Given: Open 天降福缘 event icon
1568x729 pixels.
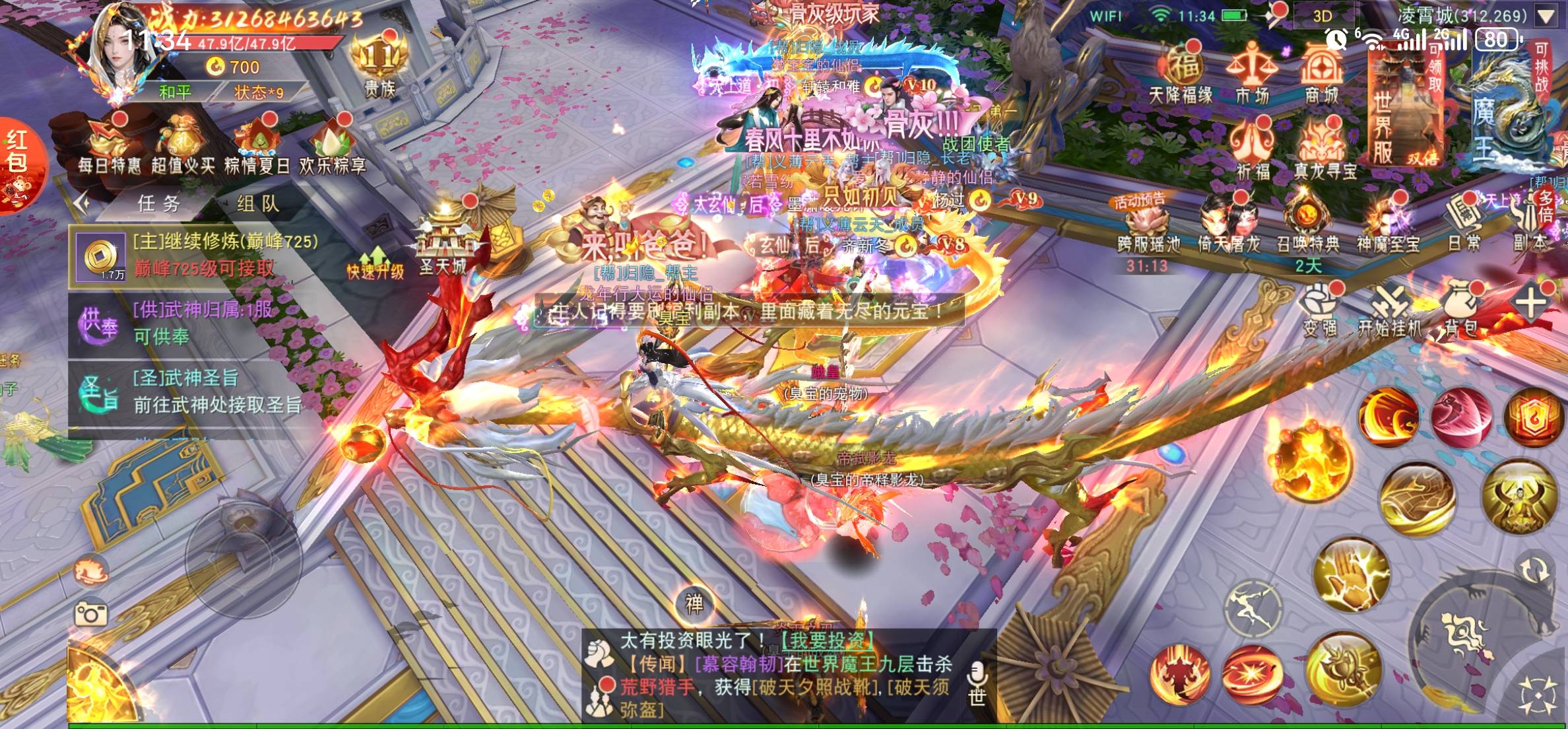Looking at the screenshot, I should coord(1181,74).
